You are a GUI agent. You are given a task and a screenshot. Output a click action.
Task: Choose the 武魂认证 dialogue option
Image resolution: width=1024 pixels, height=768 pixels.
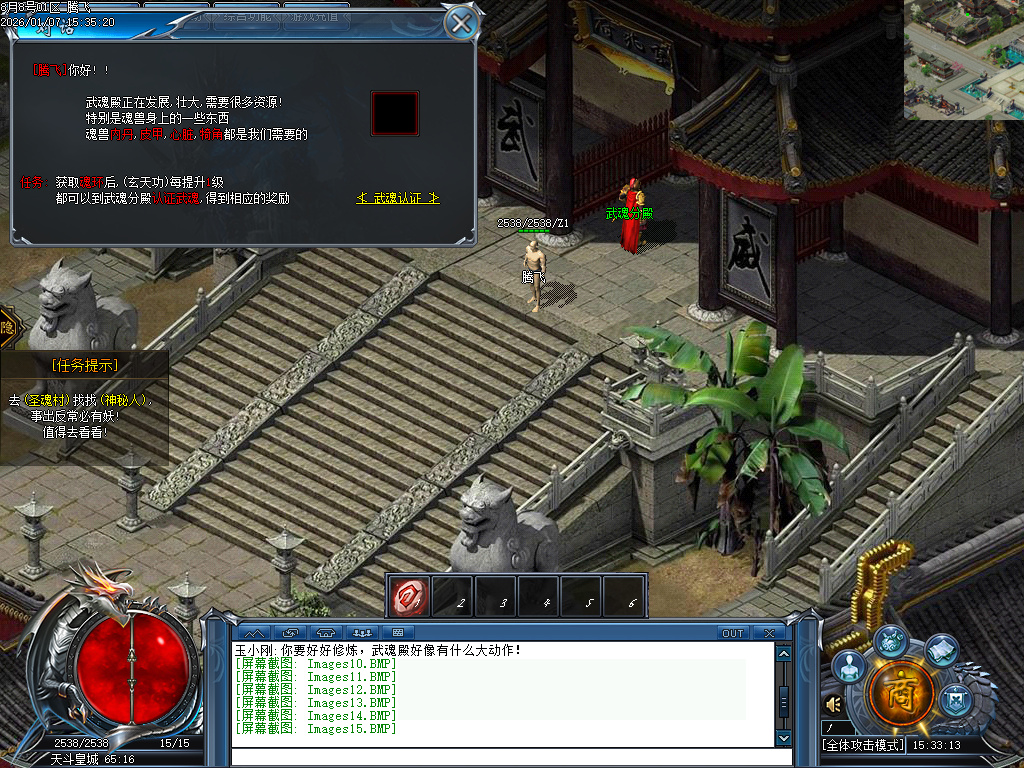point(398,198)
